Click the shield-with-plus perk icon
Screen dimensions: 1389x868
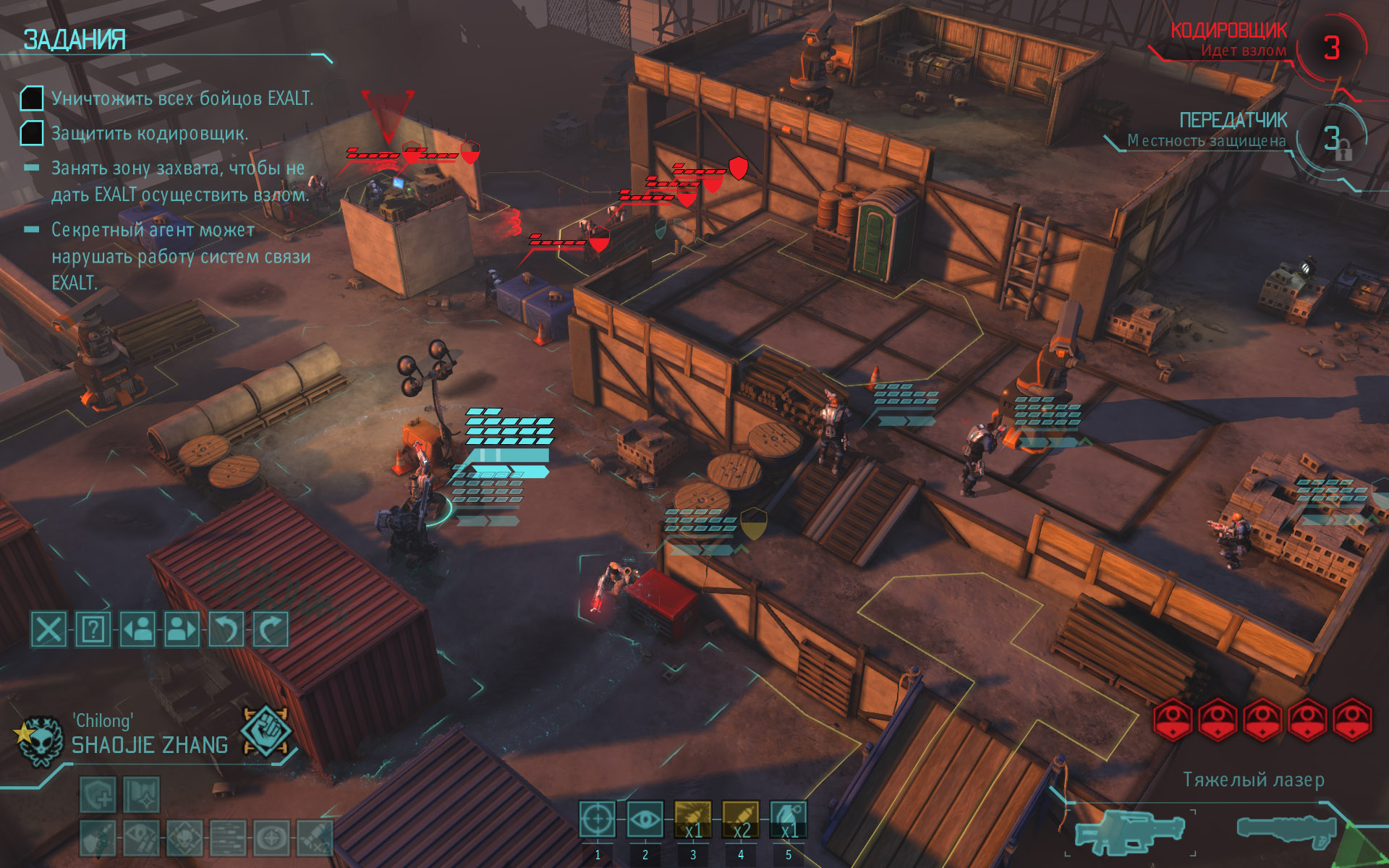tap(98, 796)
